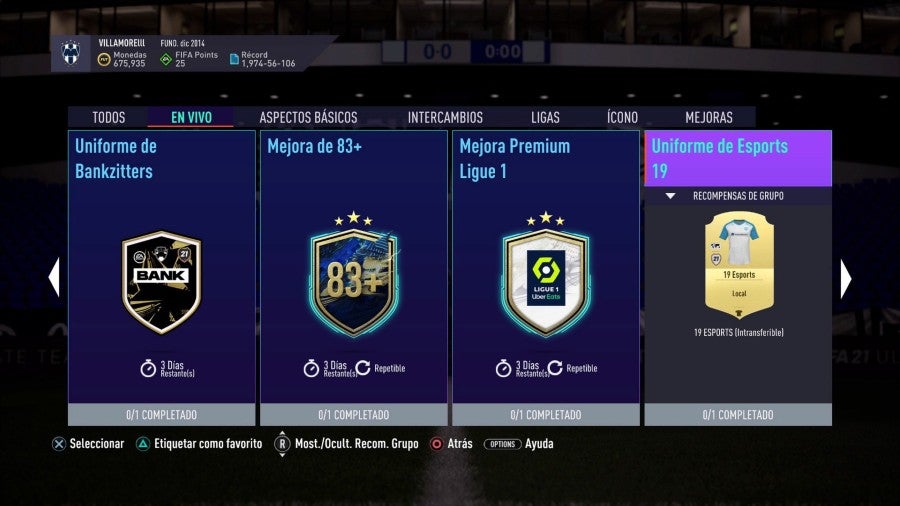Select the EN VIVO tab
900x506 pixels.
click(x=191, y=117)
